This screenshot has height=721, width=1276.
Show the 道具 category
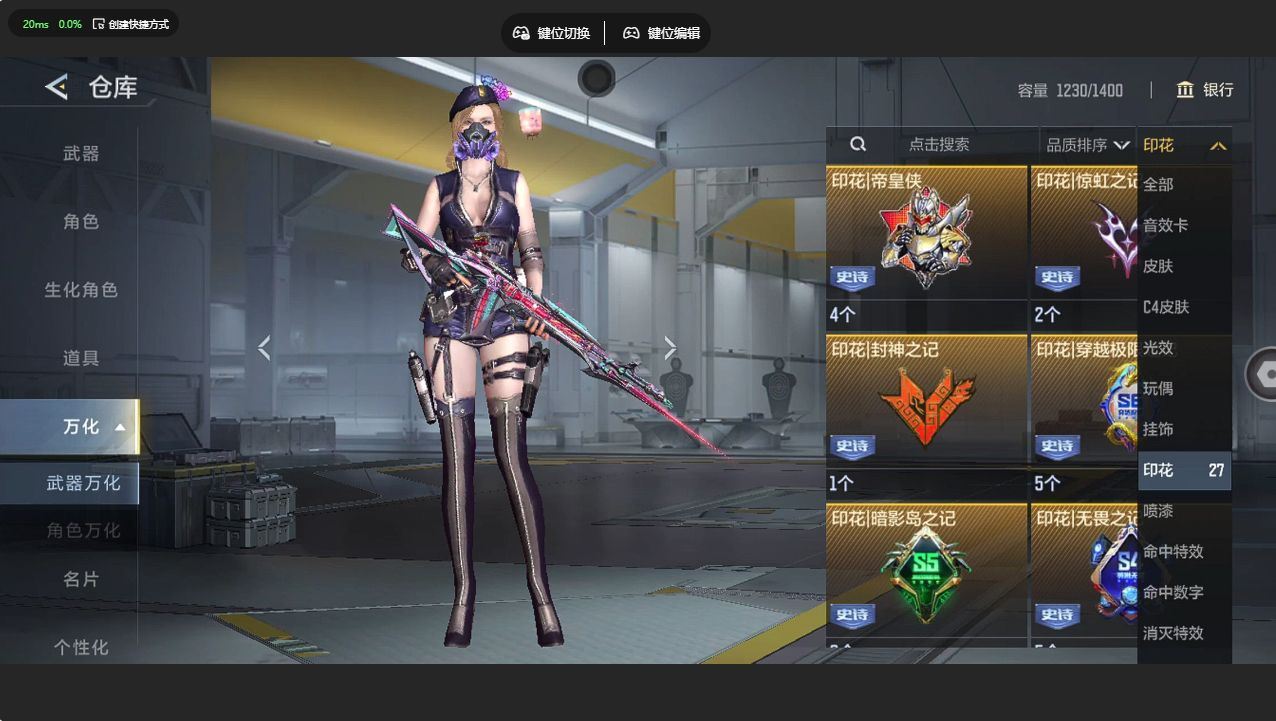81,358
